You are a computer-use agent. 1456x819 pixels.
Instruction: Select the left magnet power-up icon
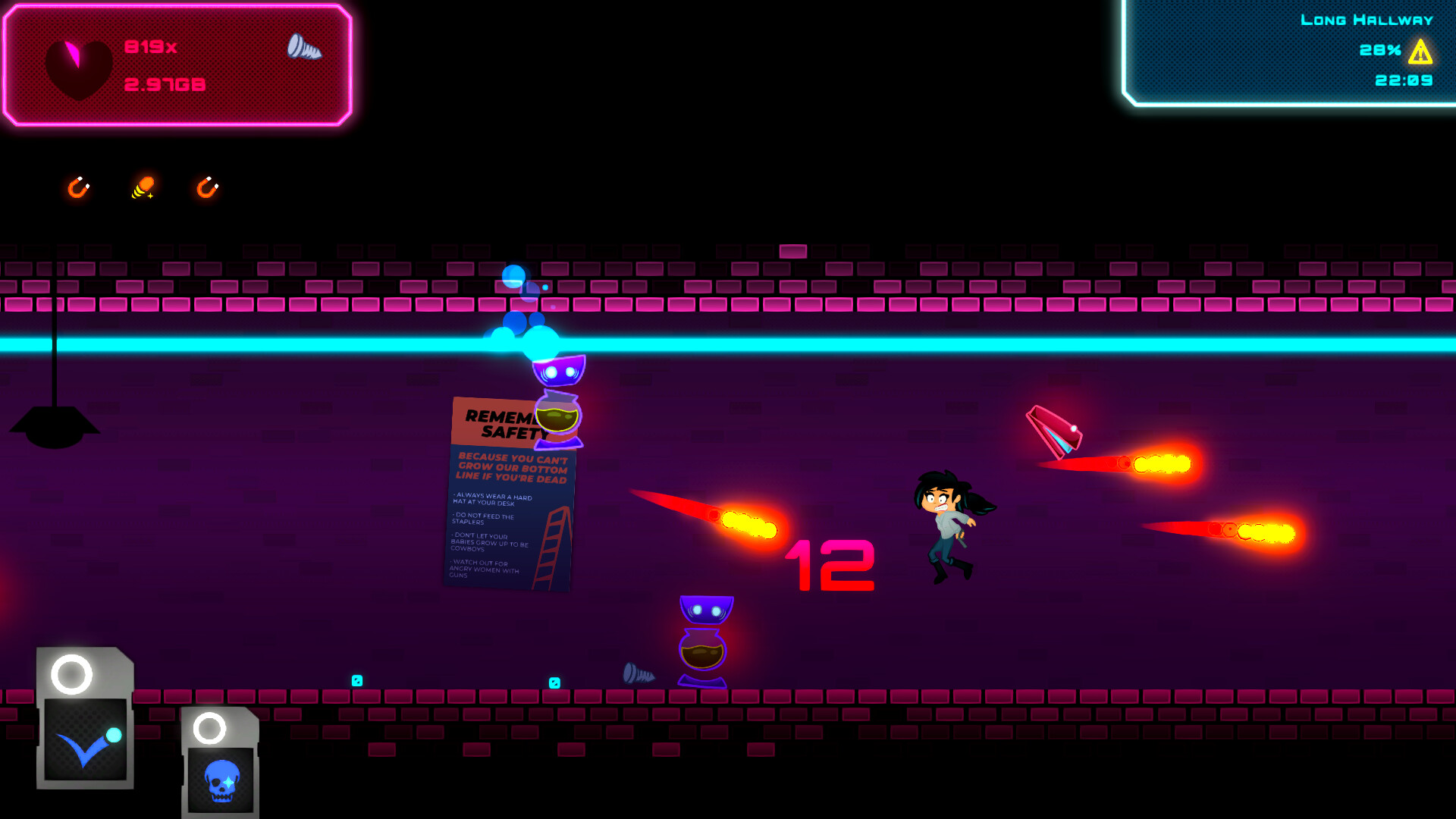(x=78, y=189)
